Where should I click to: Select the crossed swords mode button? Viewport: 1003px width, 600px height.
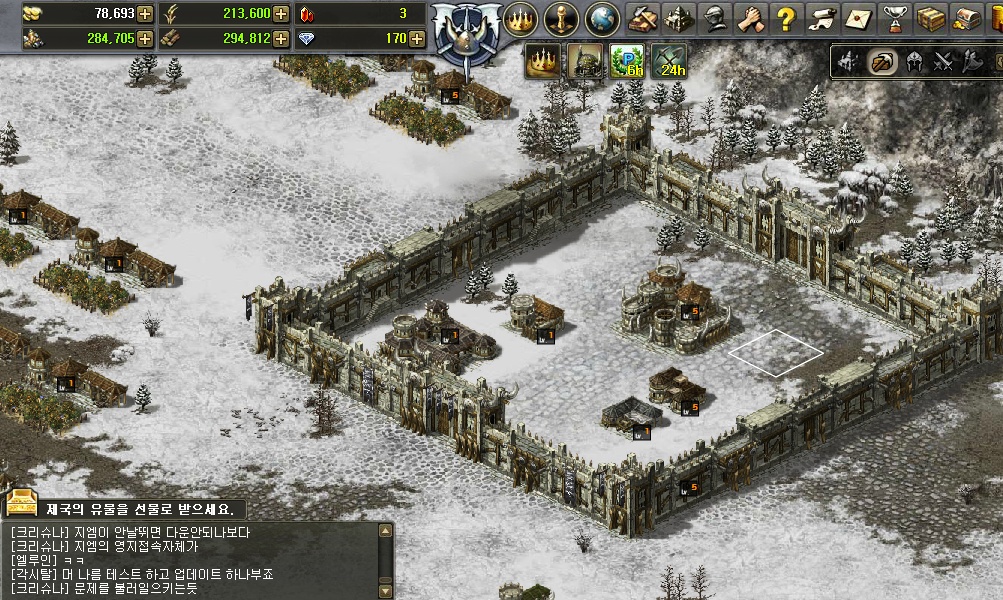(x=943, y=63)
